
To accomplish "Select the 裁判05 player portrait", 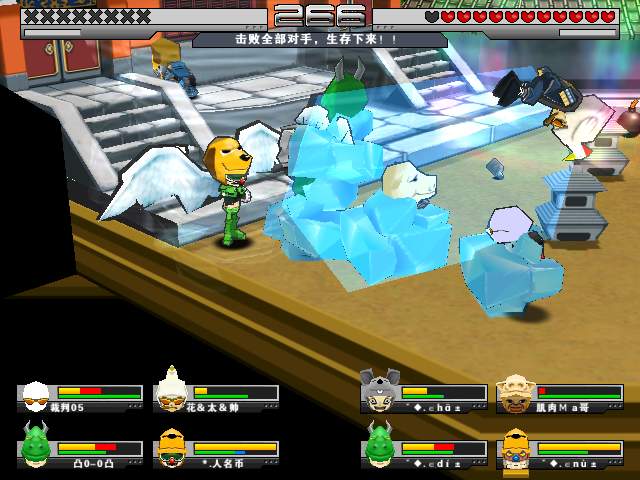I will (x=38, y=394).
